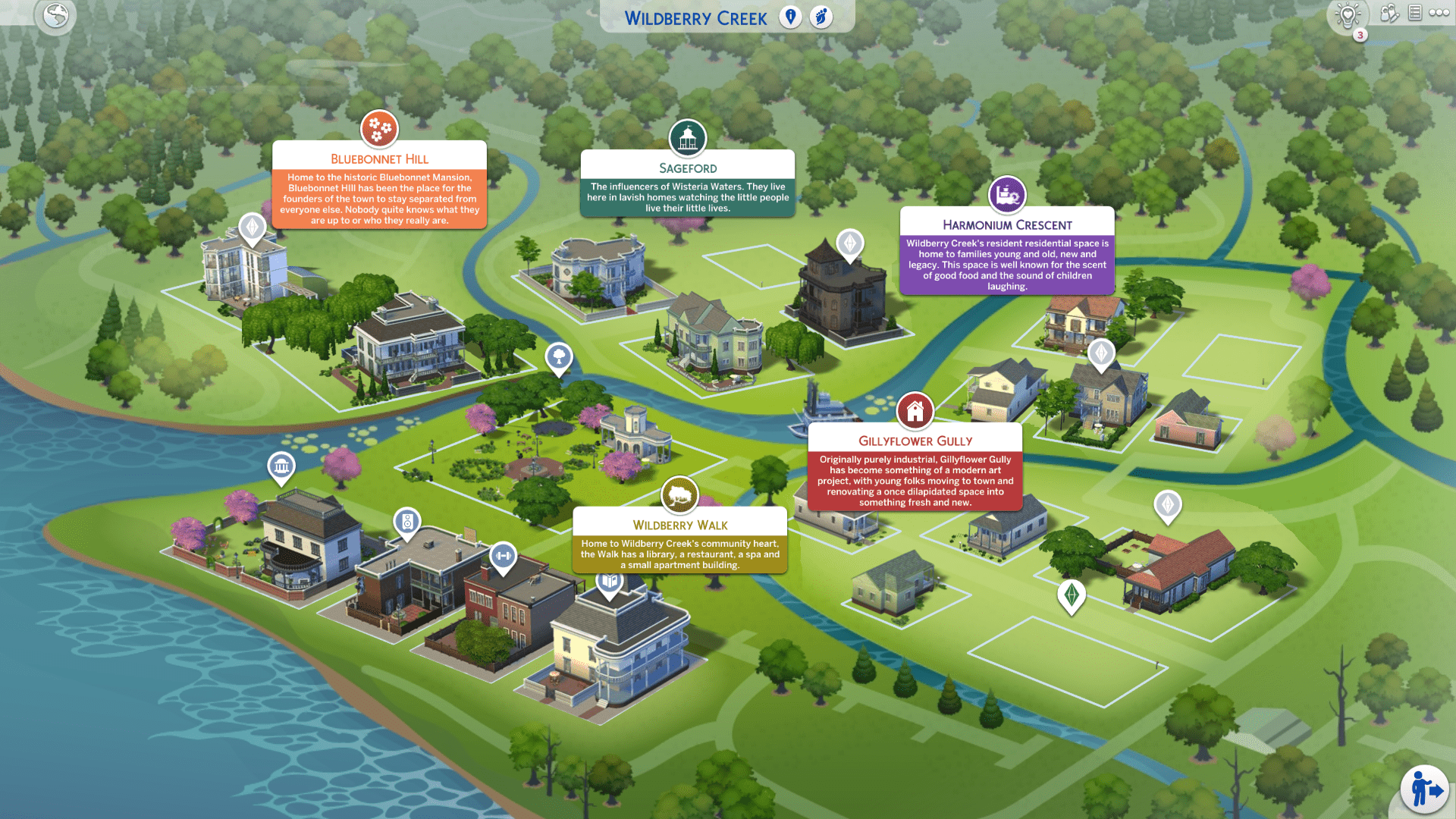Select the Gillyflower Gully house badge

click(915, 411)
